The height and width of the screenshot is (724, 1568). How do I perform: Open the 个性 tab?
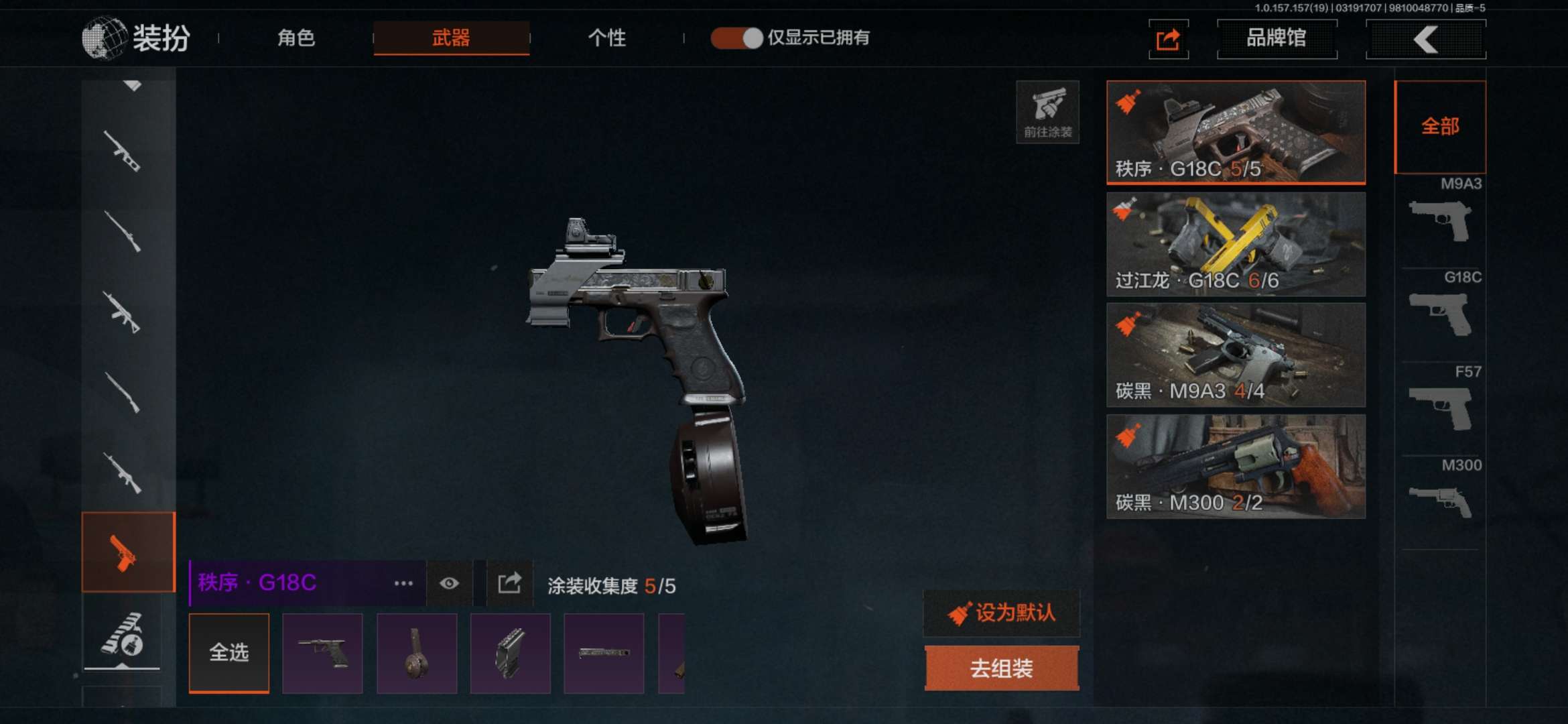[x=606, y=38]
